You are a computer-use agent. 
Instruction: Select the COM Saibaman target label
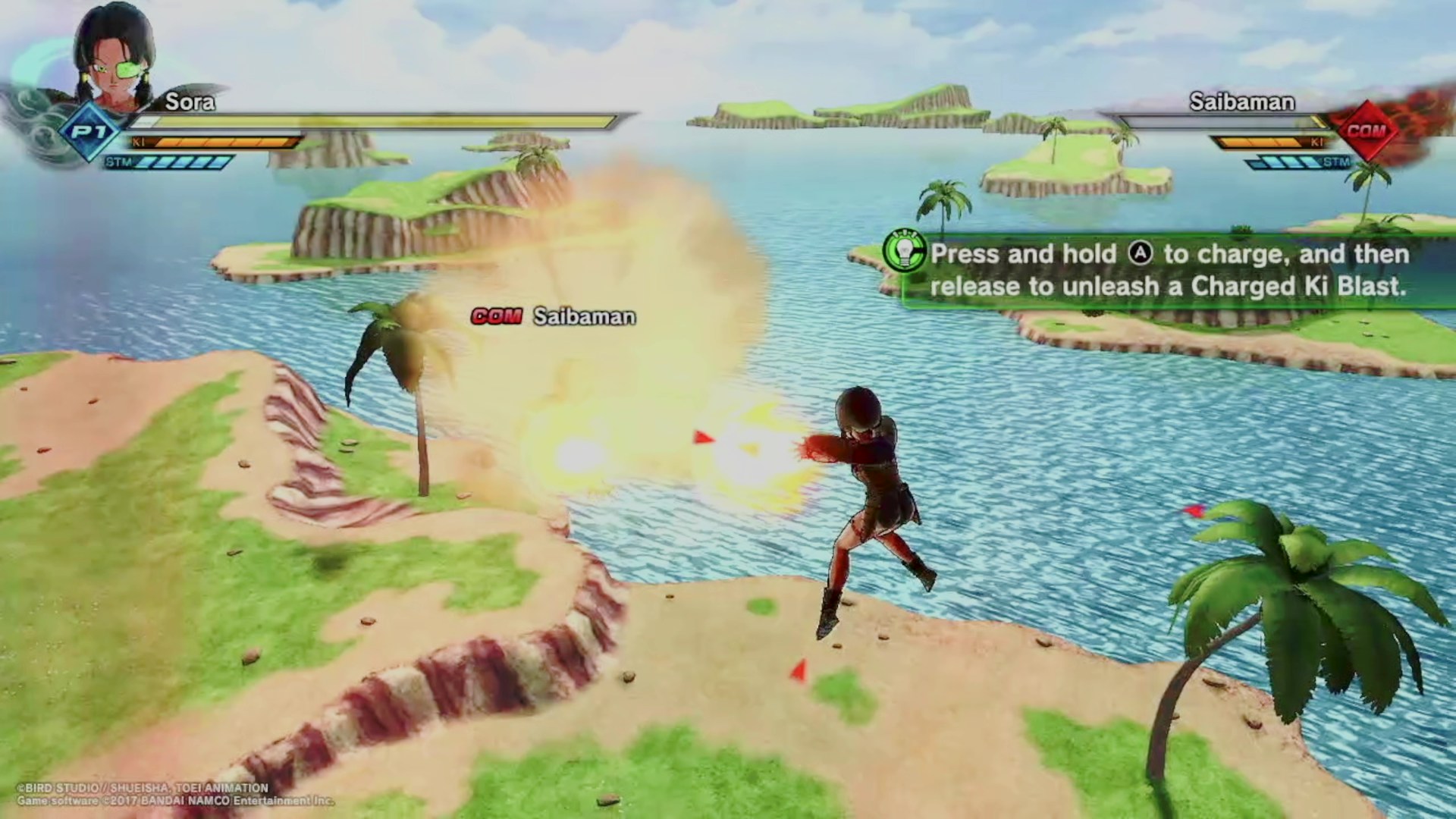(553, 316)
